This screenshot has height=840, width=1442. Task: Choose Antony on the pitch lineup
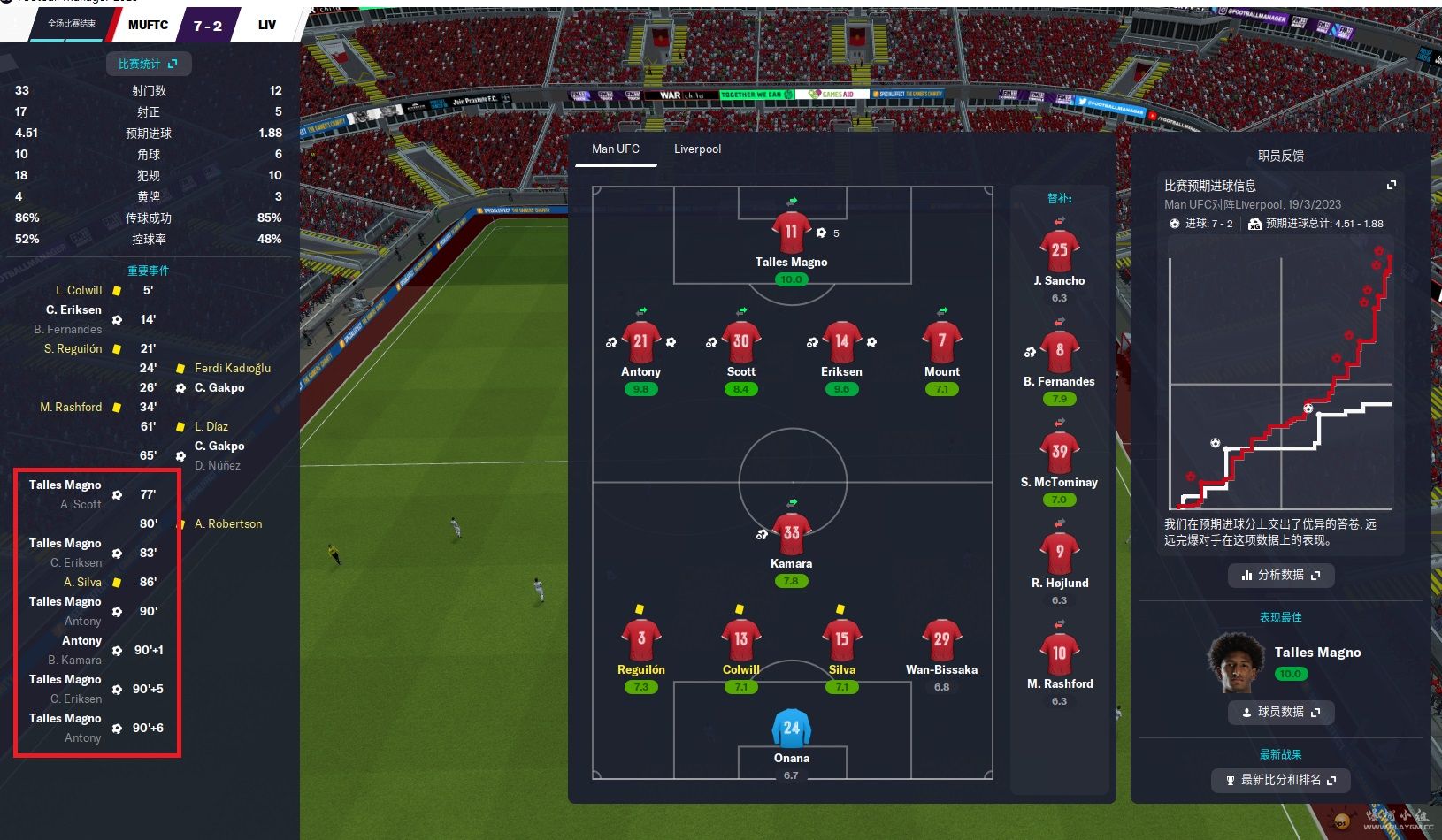point(640,343)
